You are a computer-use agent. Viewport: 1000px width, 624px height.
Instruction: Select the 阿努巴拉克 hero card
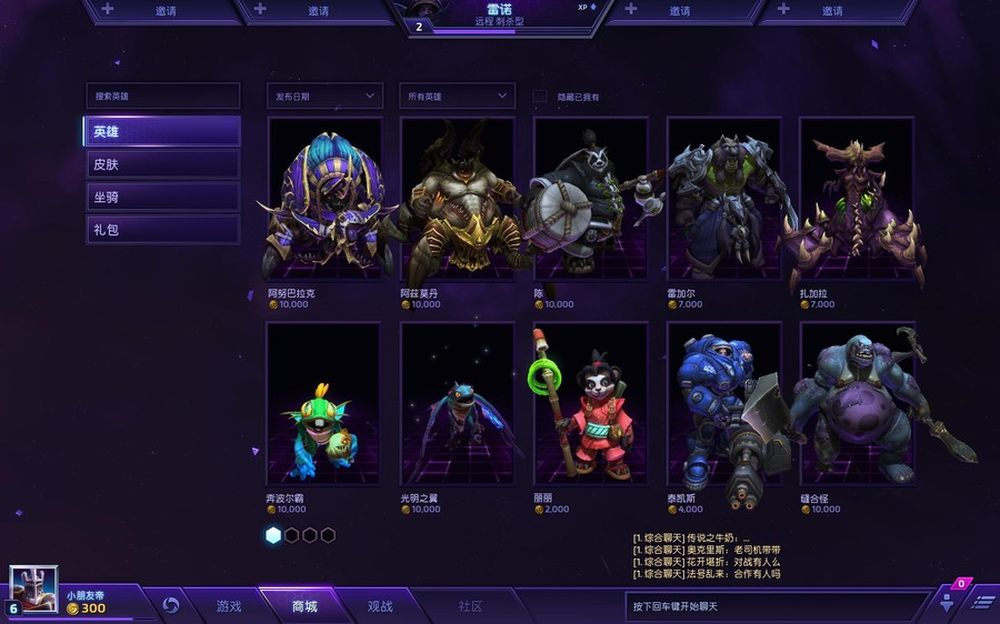point(324,198)
